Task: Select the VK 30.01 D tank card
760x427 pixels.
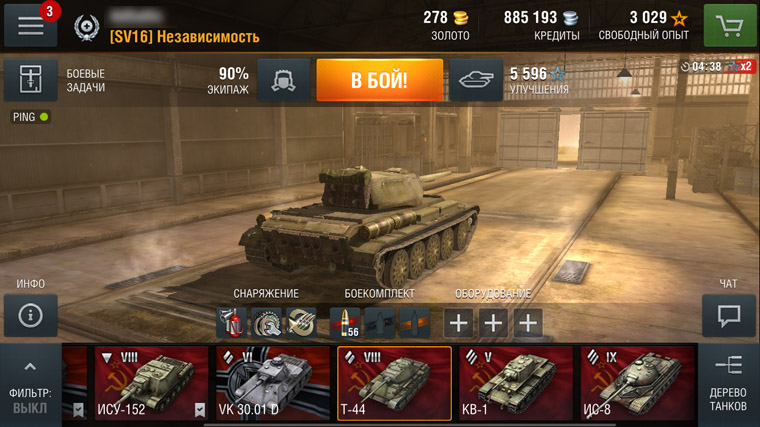Action: (x=273, y=383)
